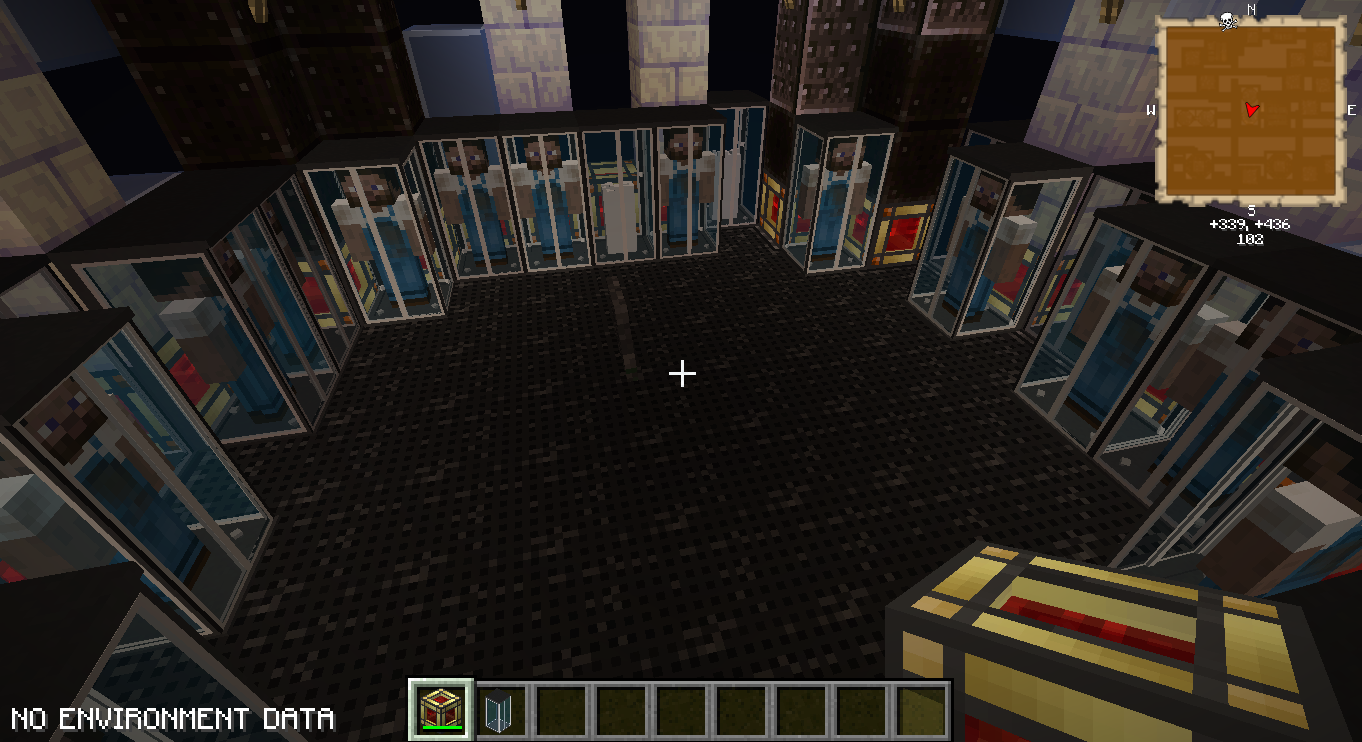The height and width of the screenshot is (742, 1362).
Task: Select the red and gold chest hotbar slot
Action: (x=441, y=710)
